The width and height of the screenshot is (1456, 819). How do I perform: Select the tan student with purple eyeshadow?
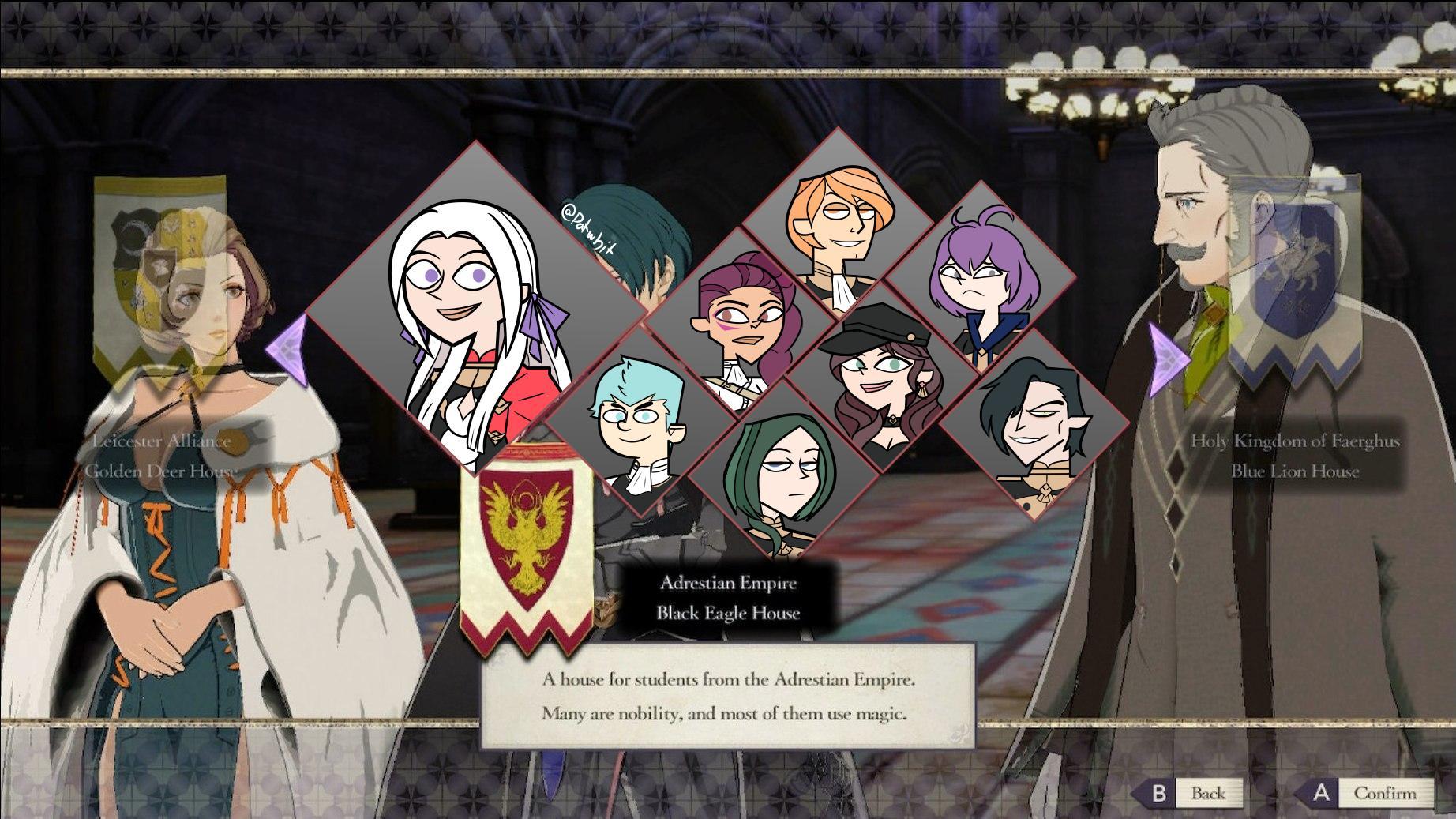point(746,316)
